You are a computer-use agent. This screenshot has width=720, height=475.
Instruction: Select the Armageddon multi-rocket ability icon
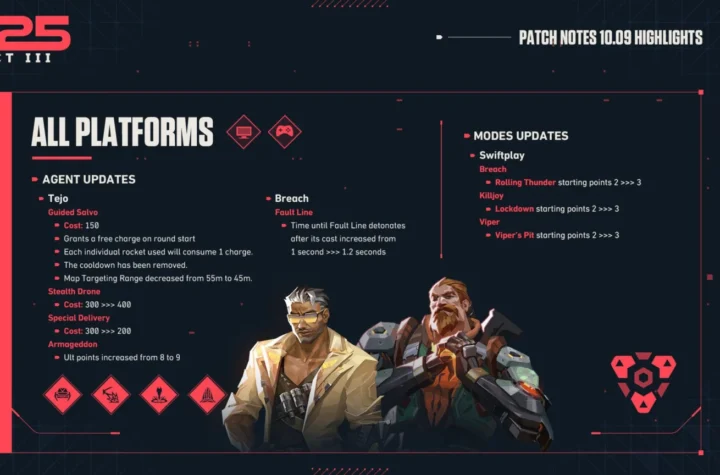coord(207,394)
